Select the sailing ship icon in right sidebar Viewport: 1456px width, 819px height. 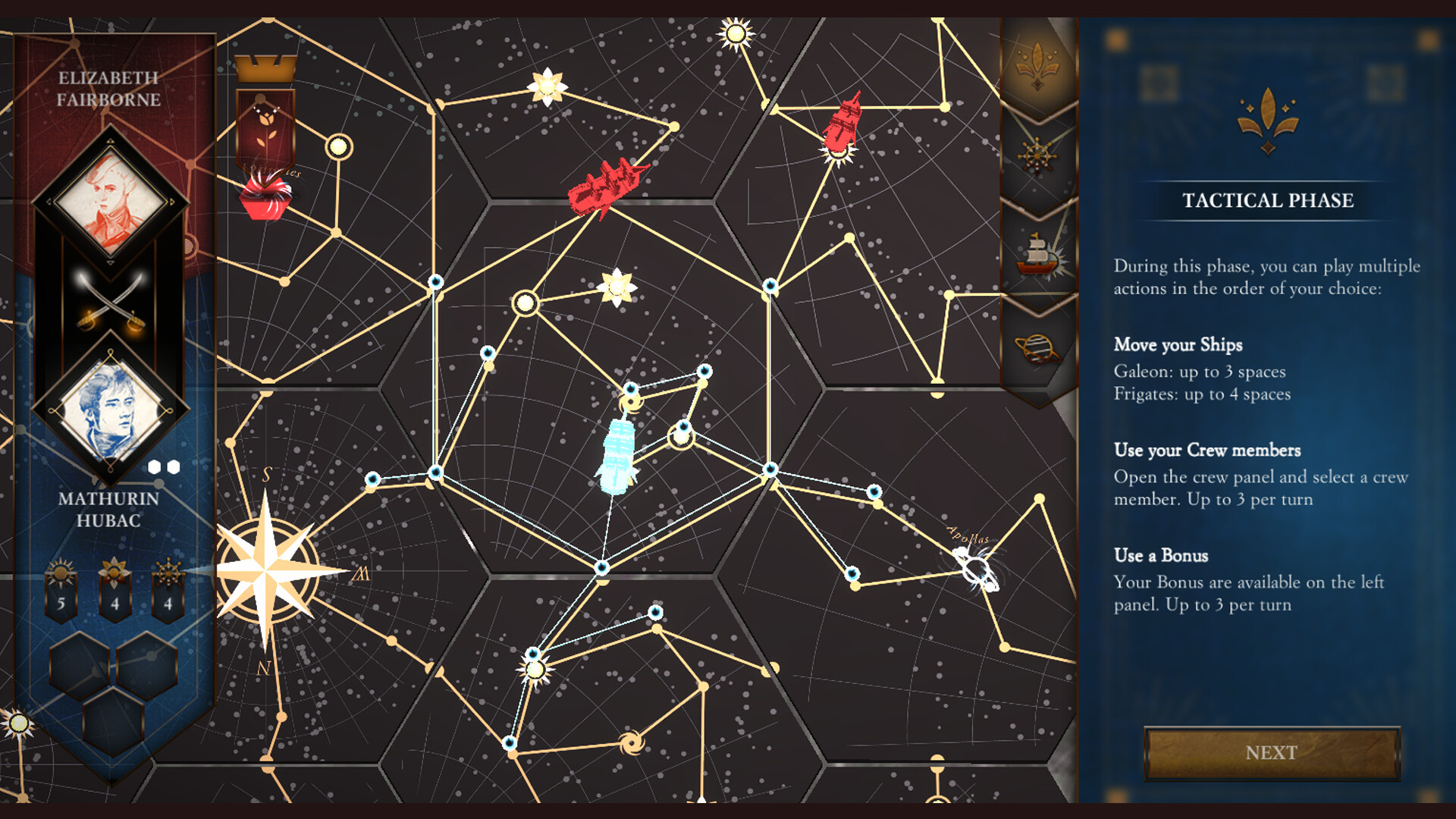point(1037,250)
